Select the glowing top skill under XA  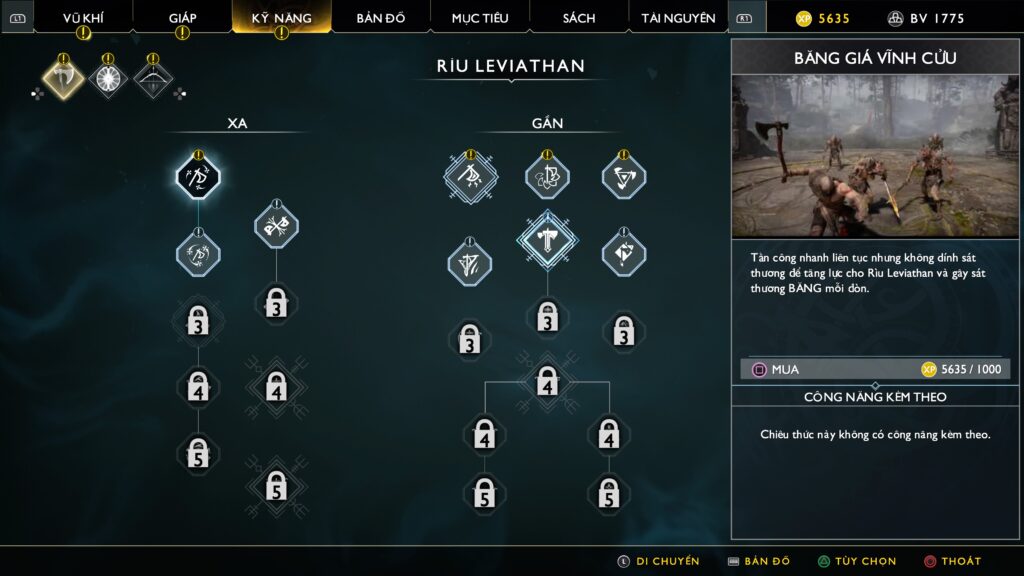(x=198, y=178)
